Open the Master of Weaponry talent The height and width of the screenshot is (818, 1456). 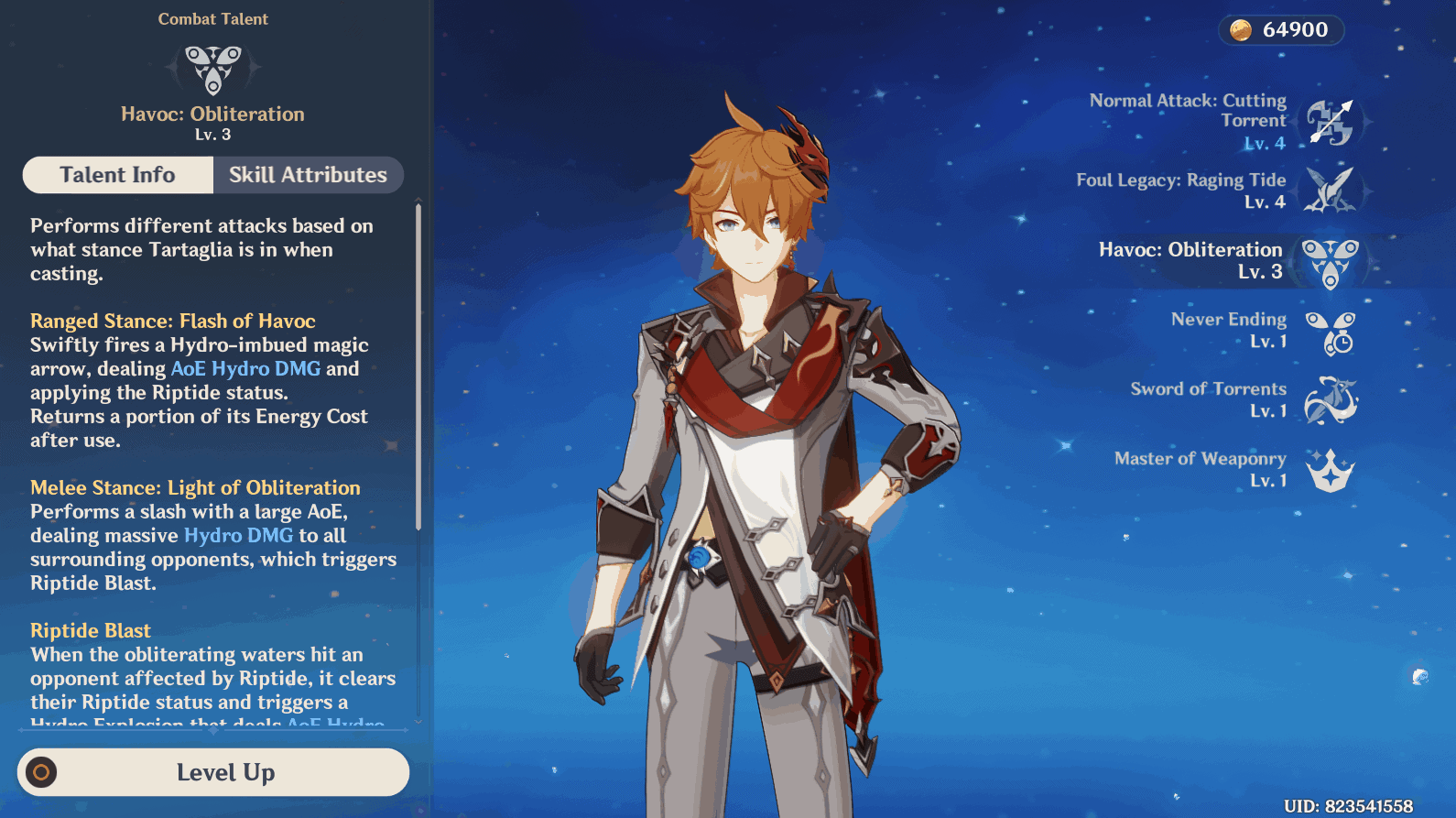pyautogui.click(x=1330, y=470)
